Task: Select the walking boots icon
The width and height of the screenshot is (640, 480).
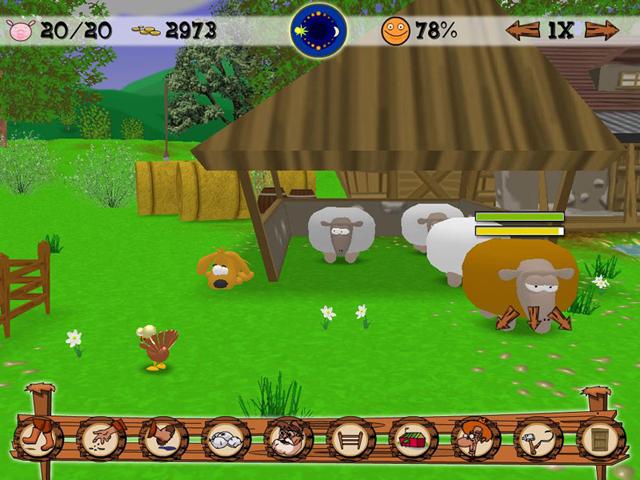Action: (40, 438)
